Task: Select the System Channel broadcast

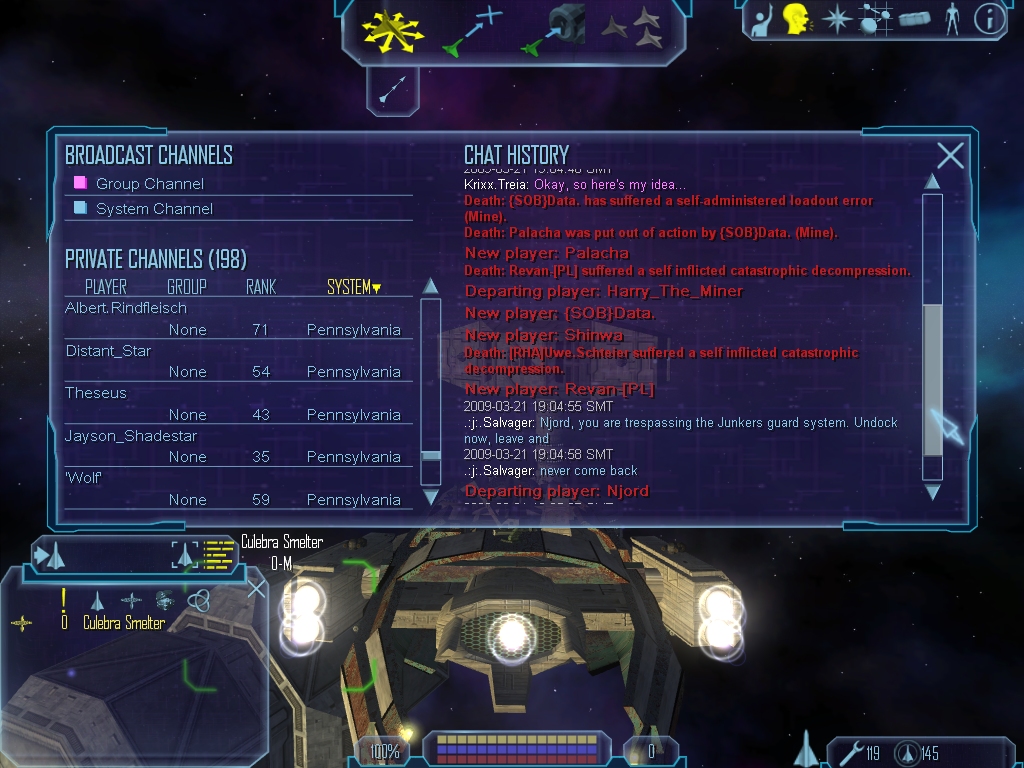Action: click(154, 209)
